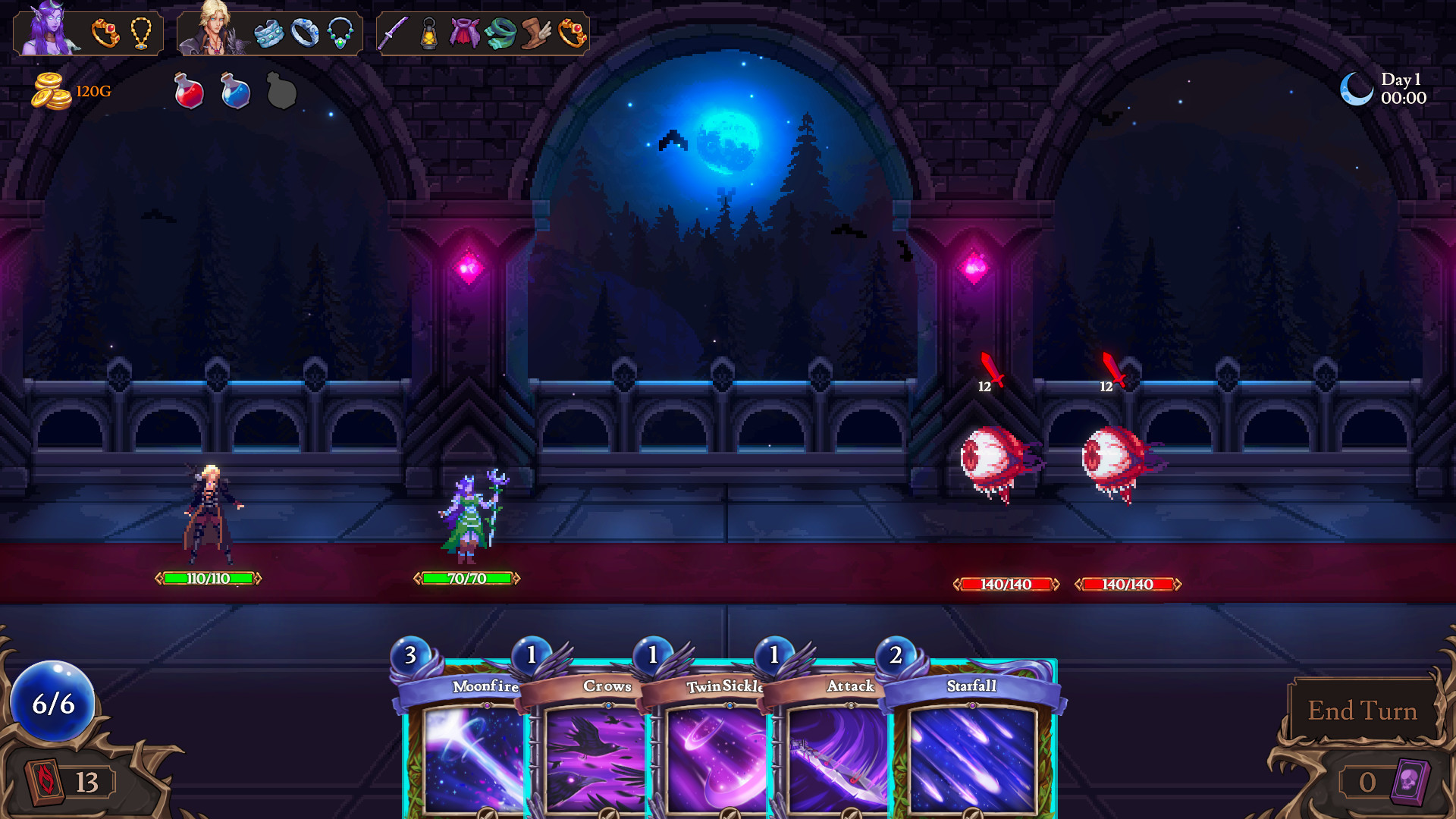Select the Starfall card
The image size is (1456, 819).
click(x=972, y=751)
